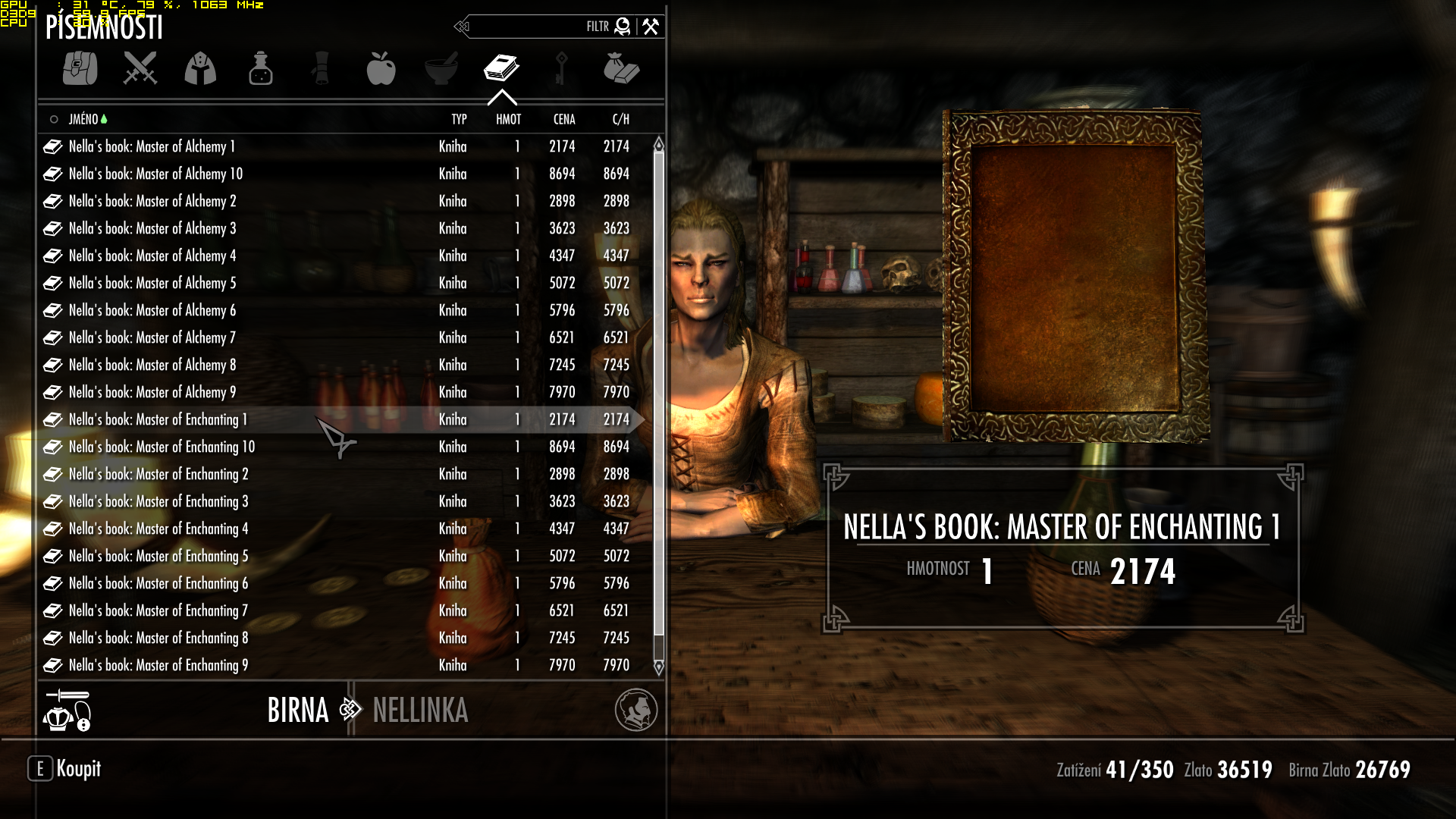Viewport: 1456px width, 819px height.
Task: Open the keys category
Action: [x=561, y=68]
